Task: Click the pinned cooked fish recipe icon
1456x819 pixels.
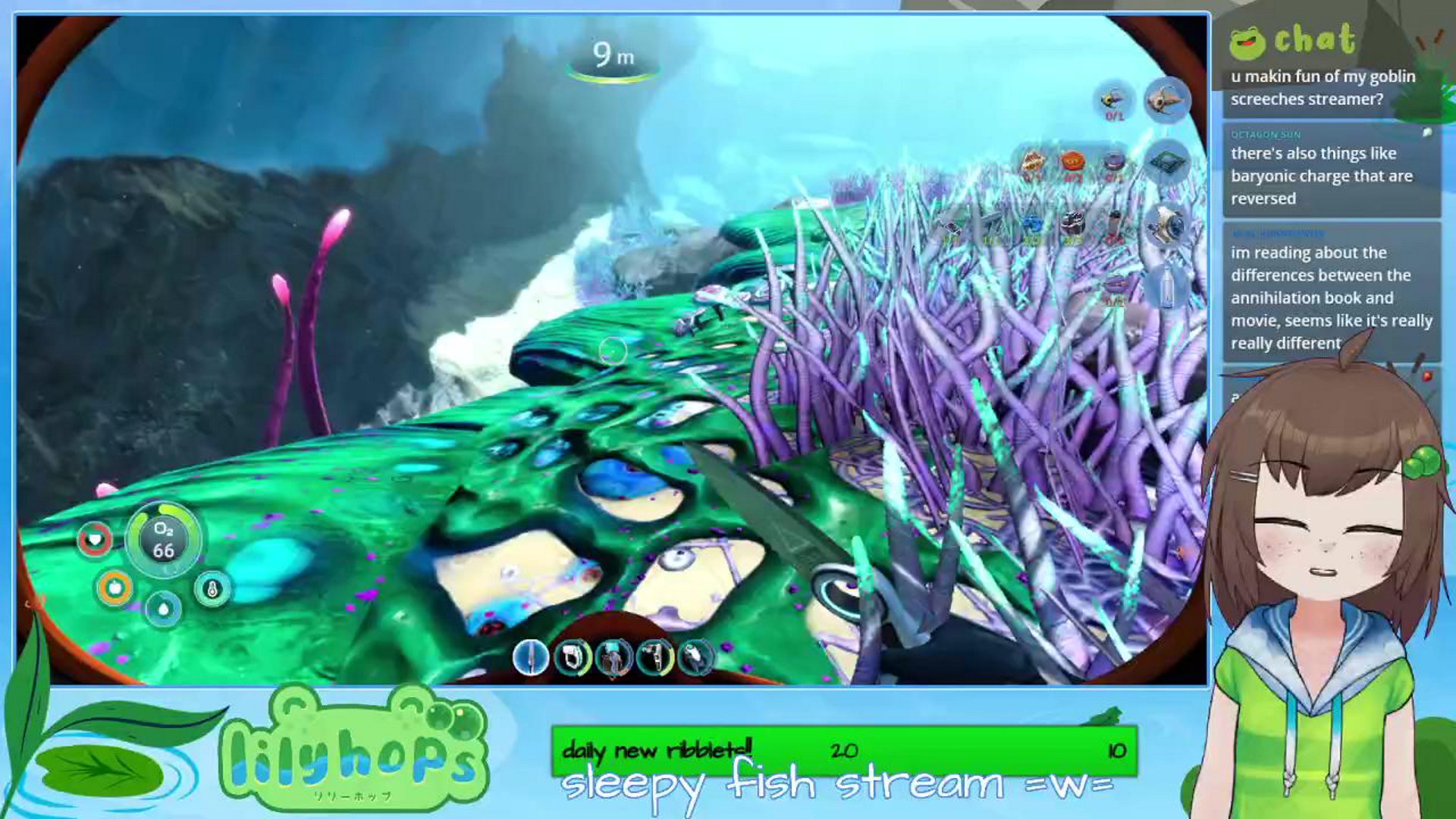Action: pos(1167,99)
